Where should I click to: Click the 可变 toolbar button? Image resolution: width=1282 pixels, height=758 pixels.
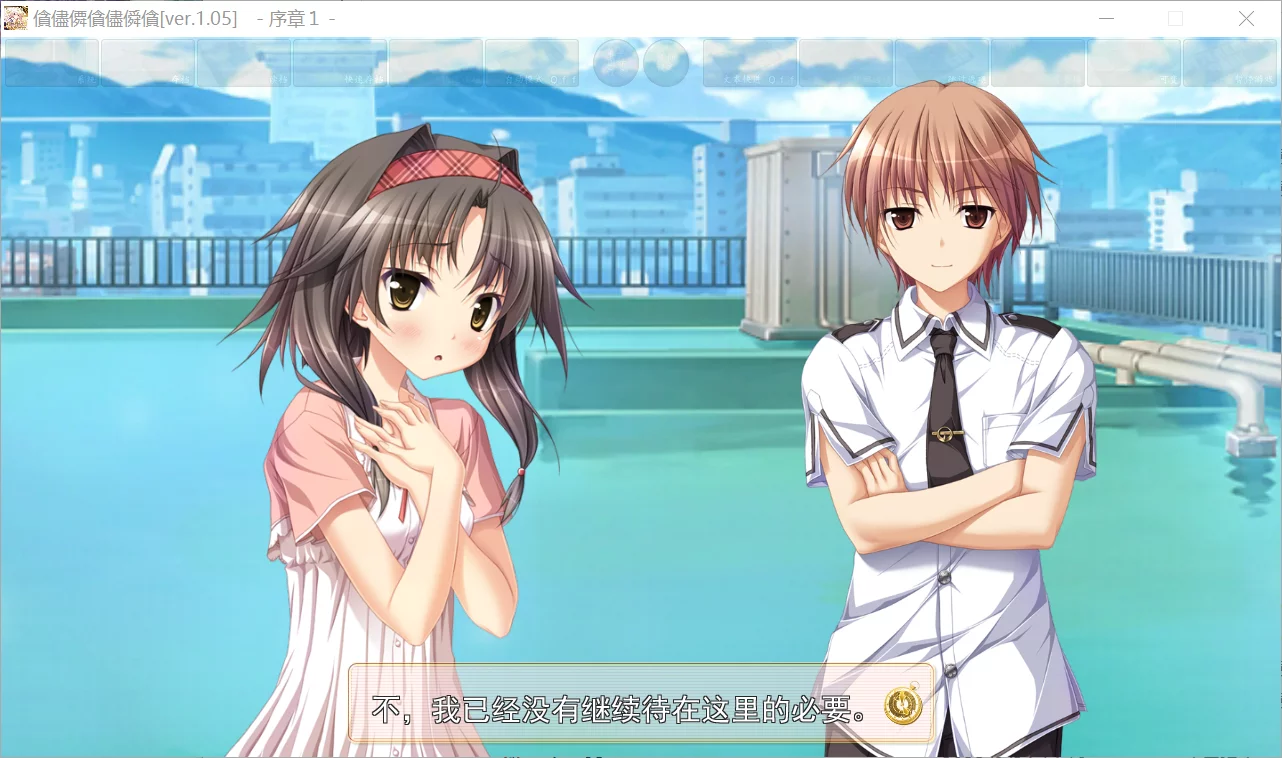[x=1135, y=63]
